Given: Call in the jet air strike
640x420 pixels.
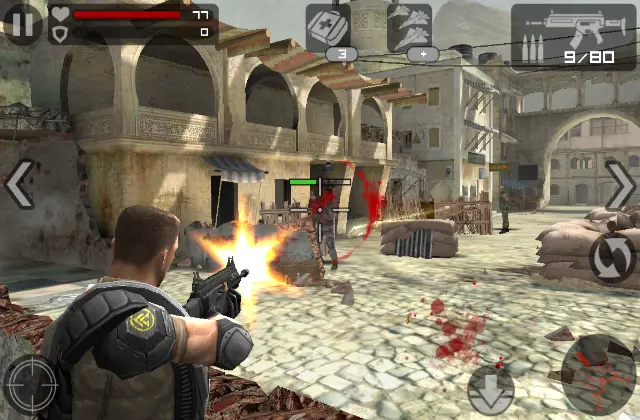Looking at the screenshot, I should 409,28.
